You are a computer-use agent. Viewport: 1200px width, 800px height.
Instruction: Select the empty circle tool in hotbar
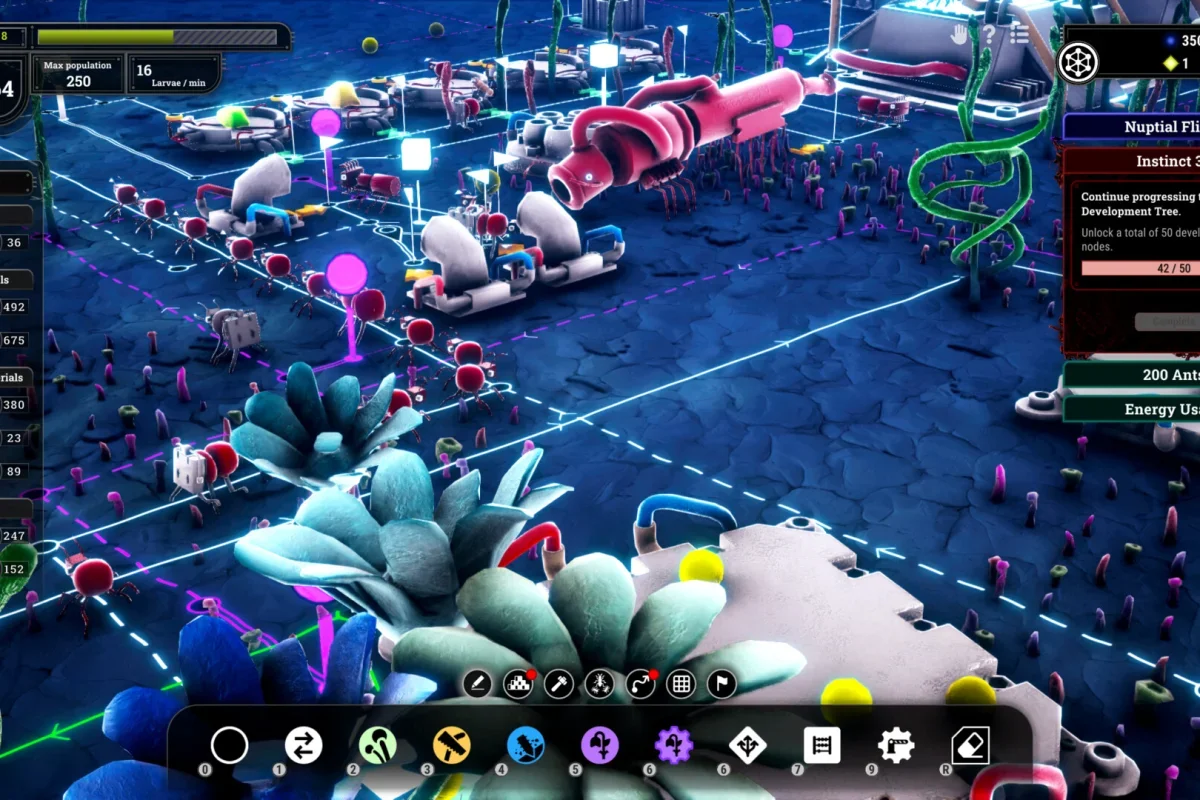coord(229,745)
